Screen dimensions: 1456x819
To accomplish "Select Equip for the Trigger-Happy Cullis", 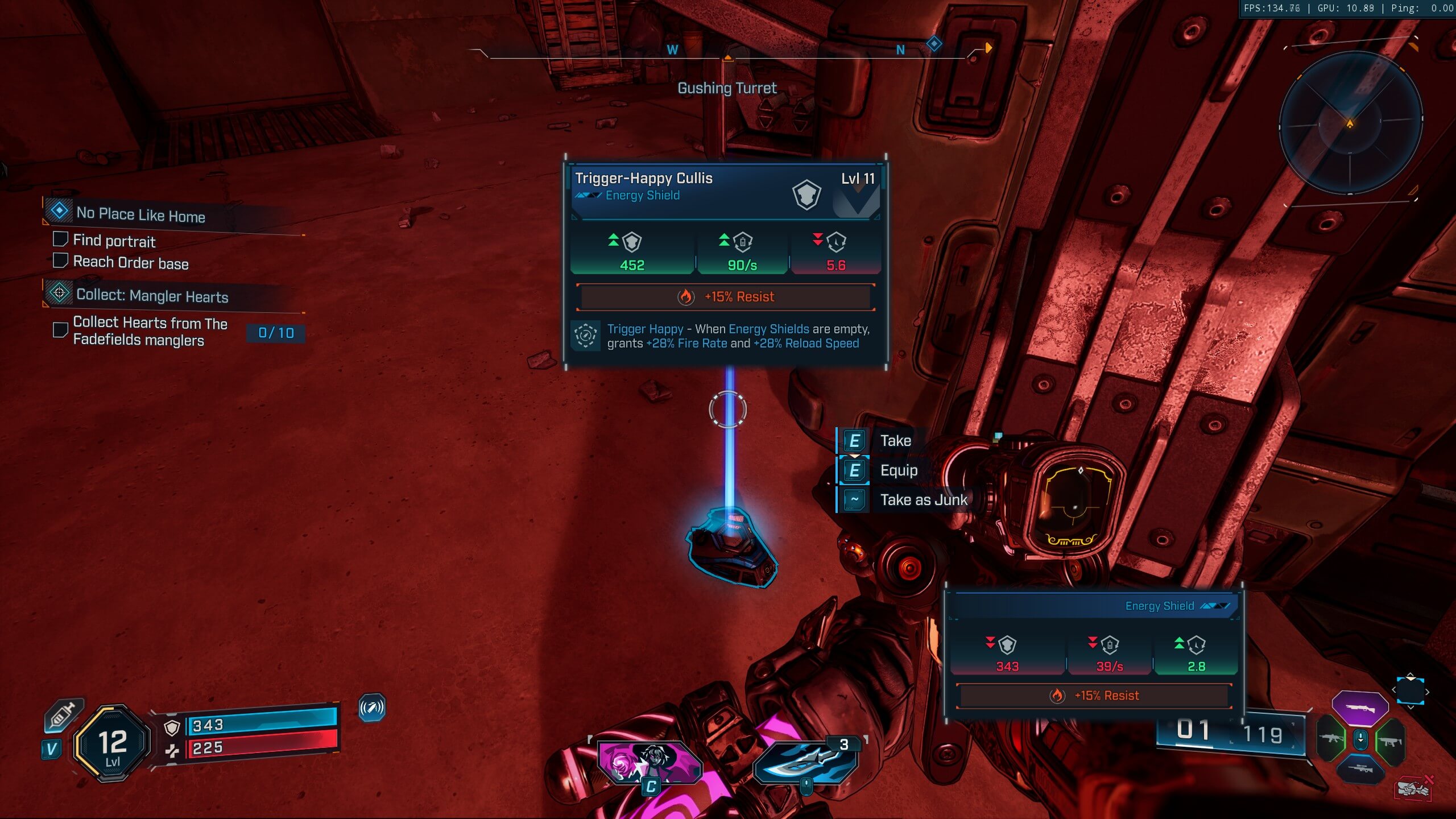I will [x=898, y=470].
